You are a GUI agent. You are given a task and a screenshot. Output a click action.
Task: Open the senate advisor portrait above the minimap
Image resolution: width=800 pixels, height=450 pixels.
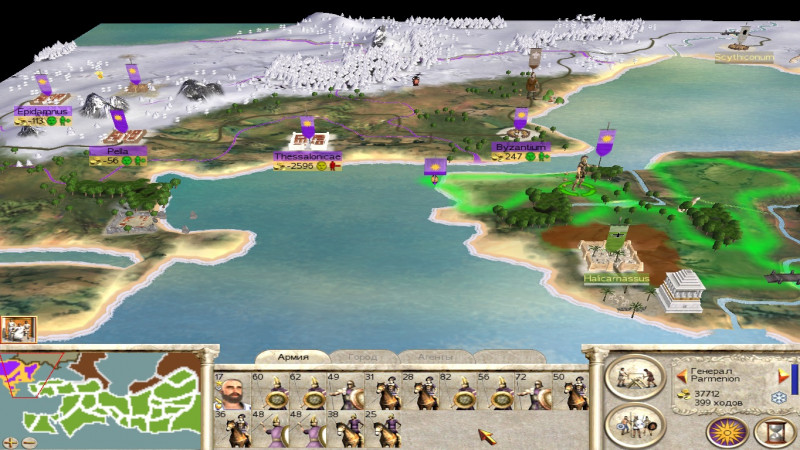(19, 330)
